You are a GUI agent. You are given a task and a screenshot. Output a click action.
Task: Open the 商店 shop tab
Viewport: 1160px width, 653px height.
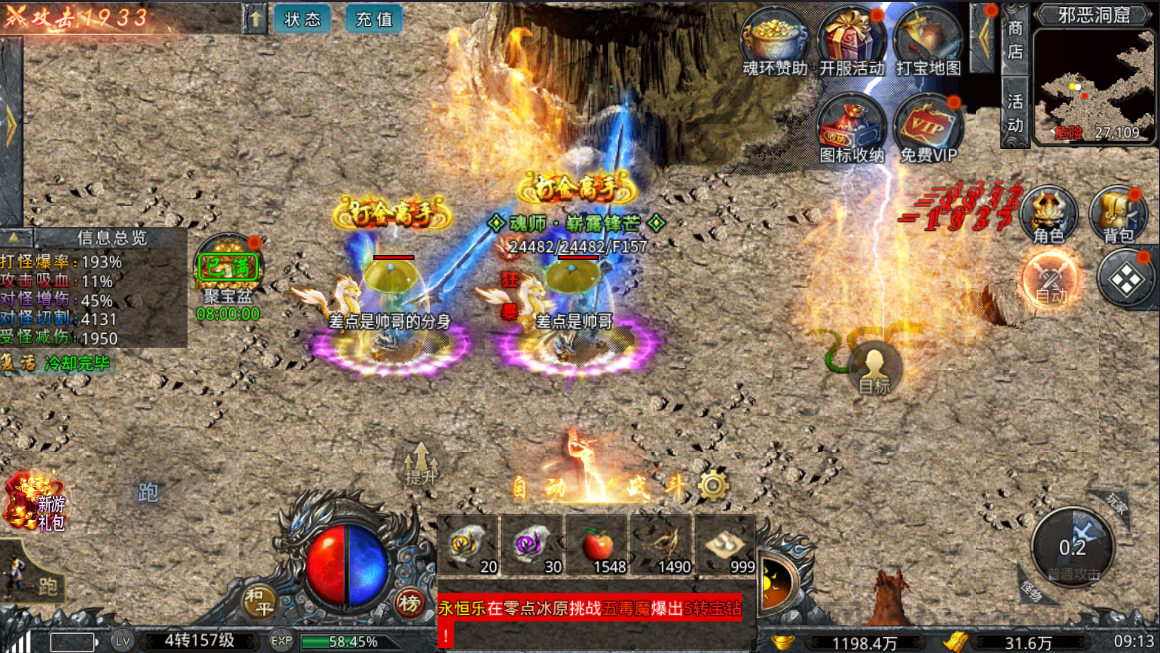(1015, 40)
